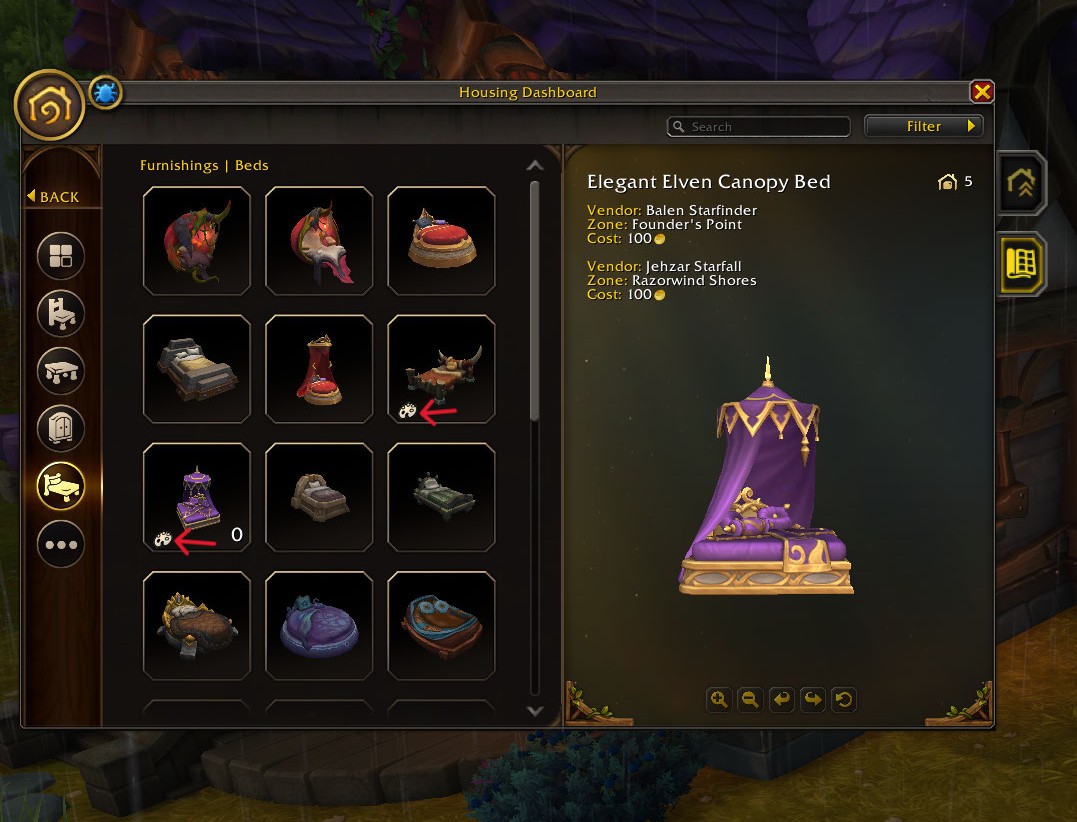Image resolution: width=1077 pixels, height=822 pixels.
Task: Zoom in on the bed preview
Action: tap(718, 700)
